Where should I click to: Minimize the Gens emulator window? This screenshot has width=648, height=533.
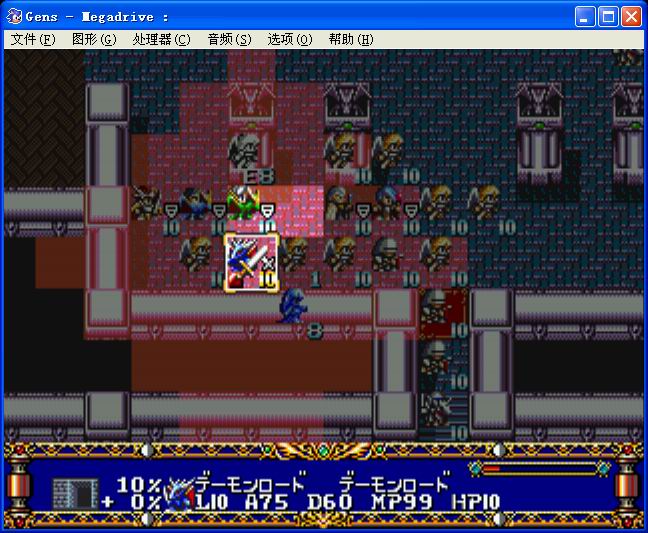click(x=586, y=16)
